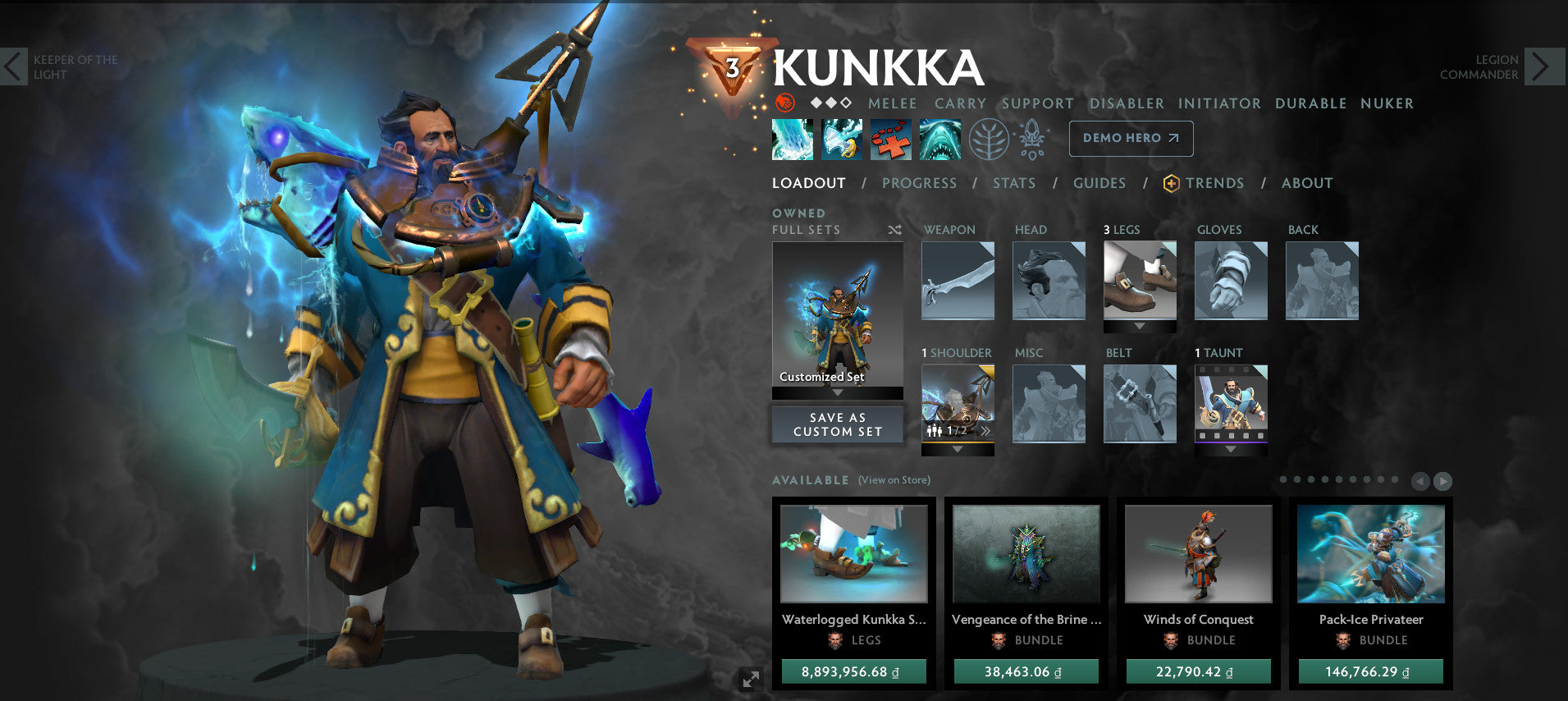
Task: Click the purple rarity bar under the Taunt item
Action: [x=1231, y=442]
